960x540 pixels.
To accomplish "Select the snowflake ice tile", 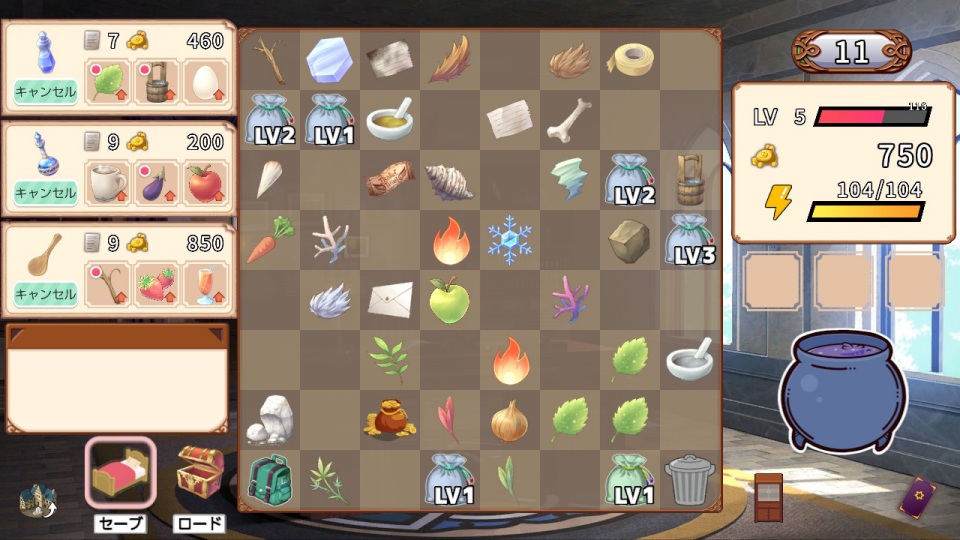I will coord(509,240).
